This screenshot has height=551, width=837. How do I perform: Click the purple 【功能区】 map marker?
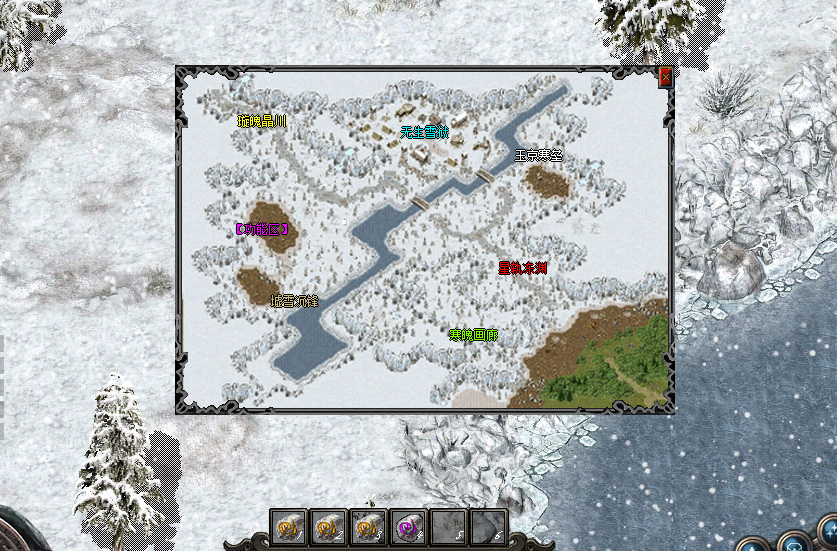263,229
